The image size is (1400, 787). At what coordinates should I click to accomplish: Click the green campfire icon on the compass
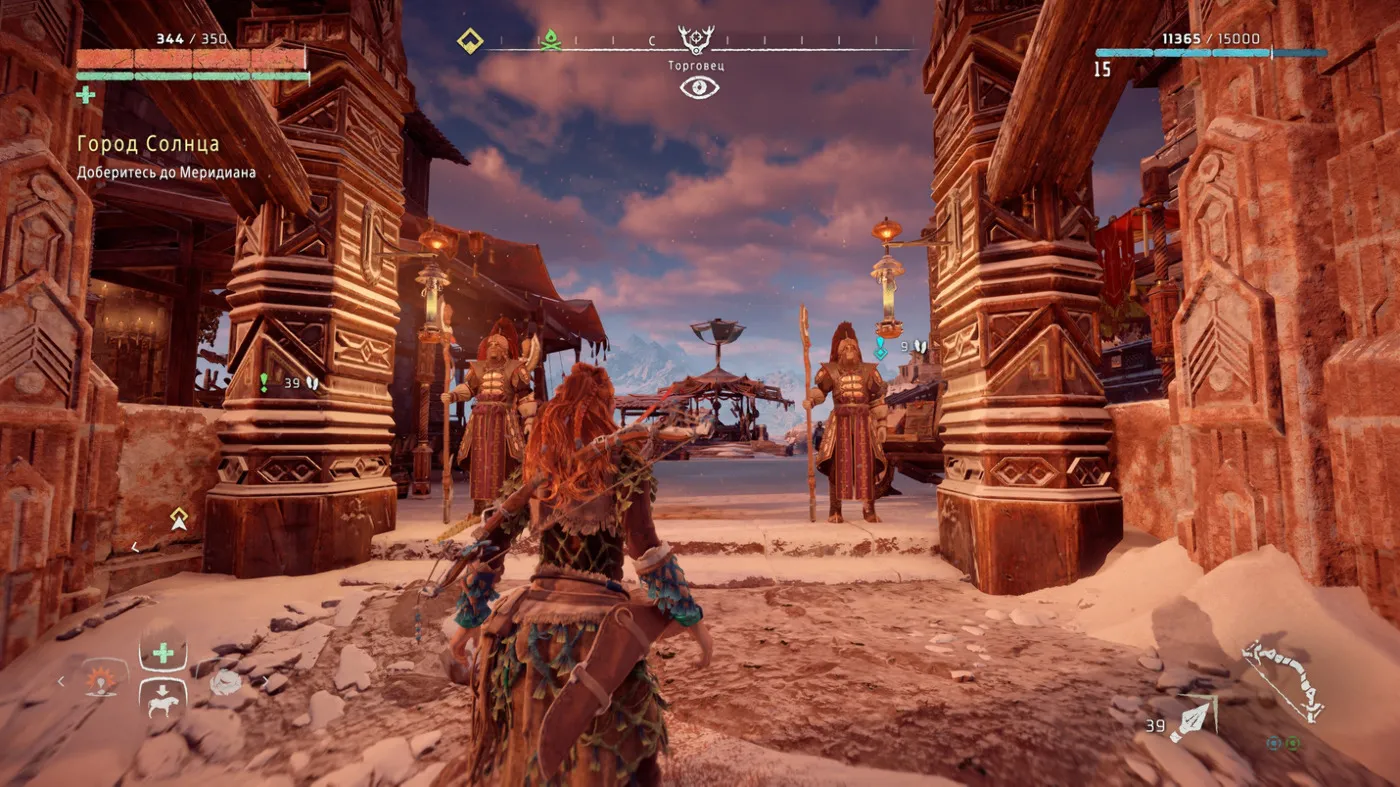pos(549,41)
